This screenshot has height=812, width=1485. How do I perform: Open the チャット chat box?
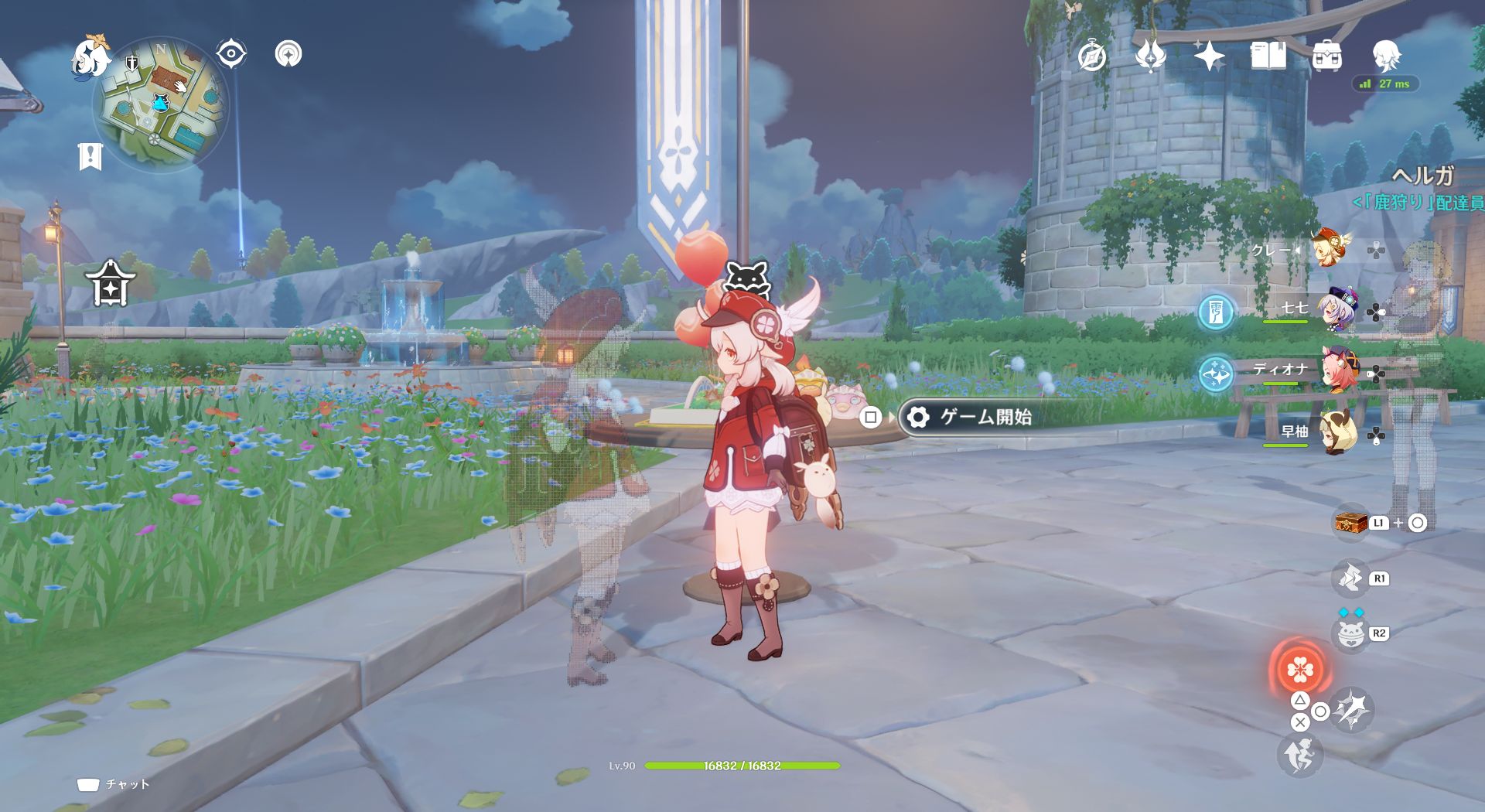tap(113, 784)
